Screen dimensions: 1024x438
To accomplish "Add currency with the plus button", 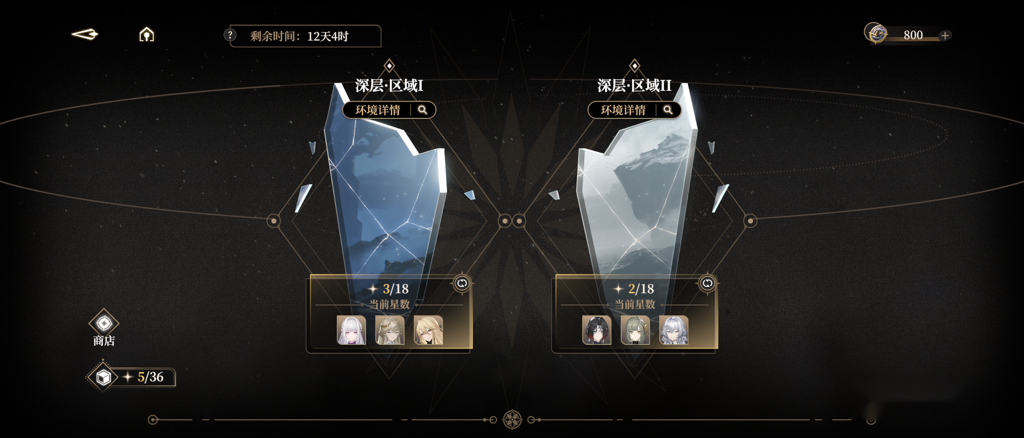I will [945, 35].
